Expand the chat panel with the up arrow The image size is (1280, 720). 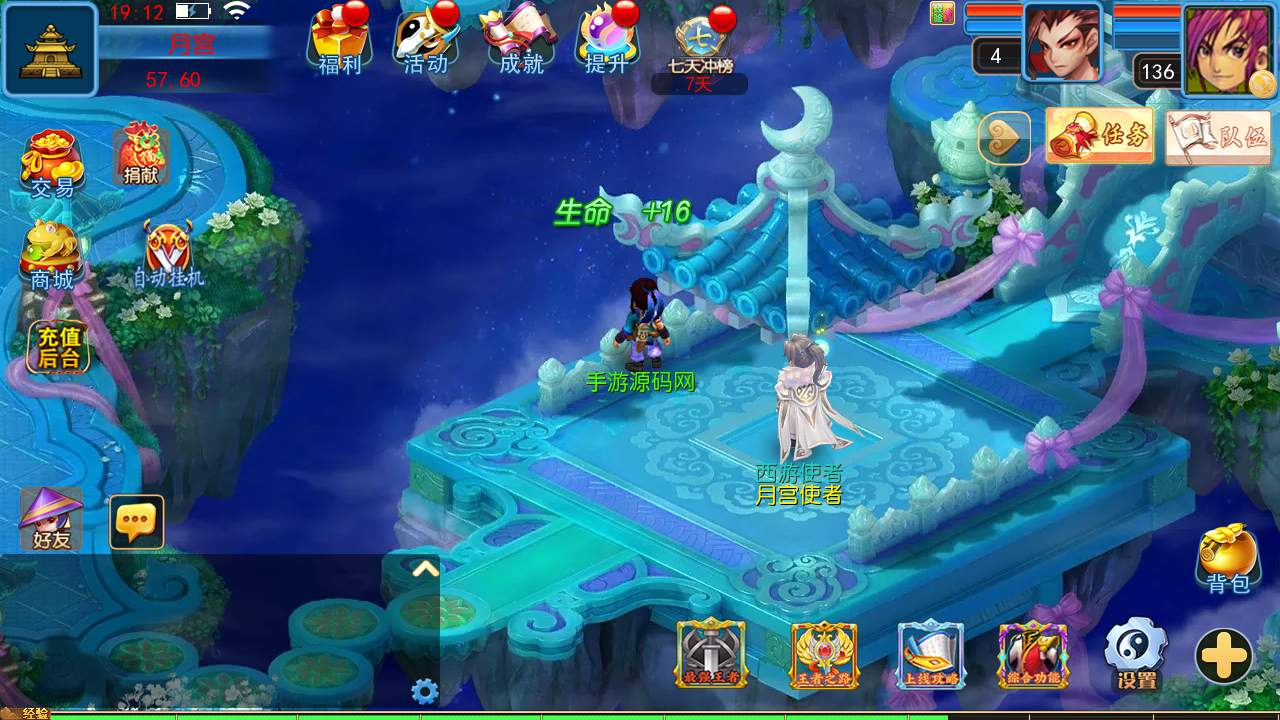425,569
